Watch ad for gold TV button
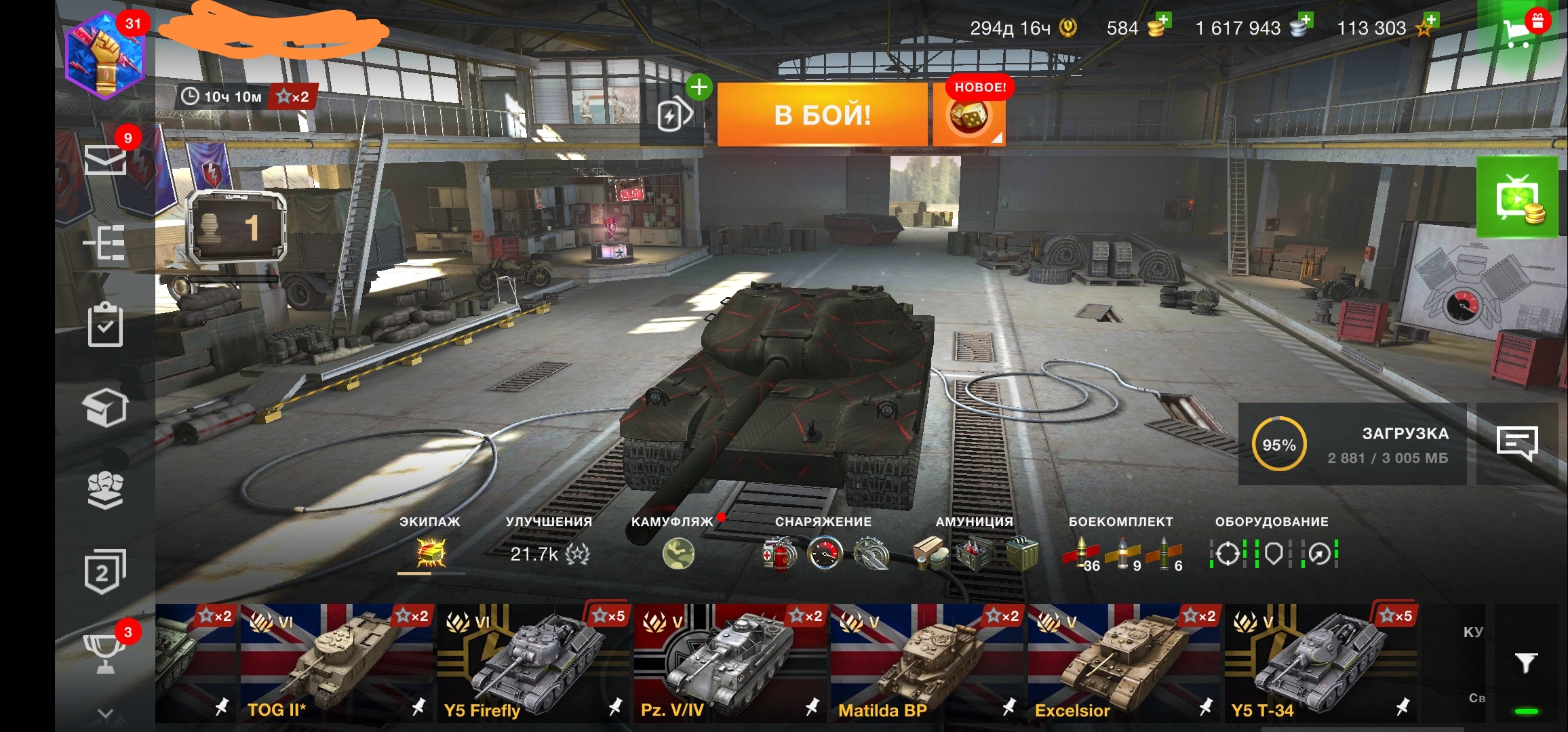The height and width of the screenshot is (732, 1568). [1518, 198]
